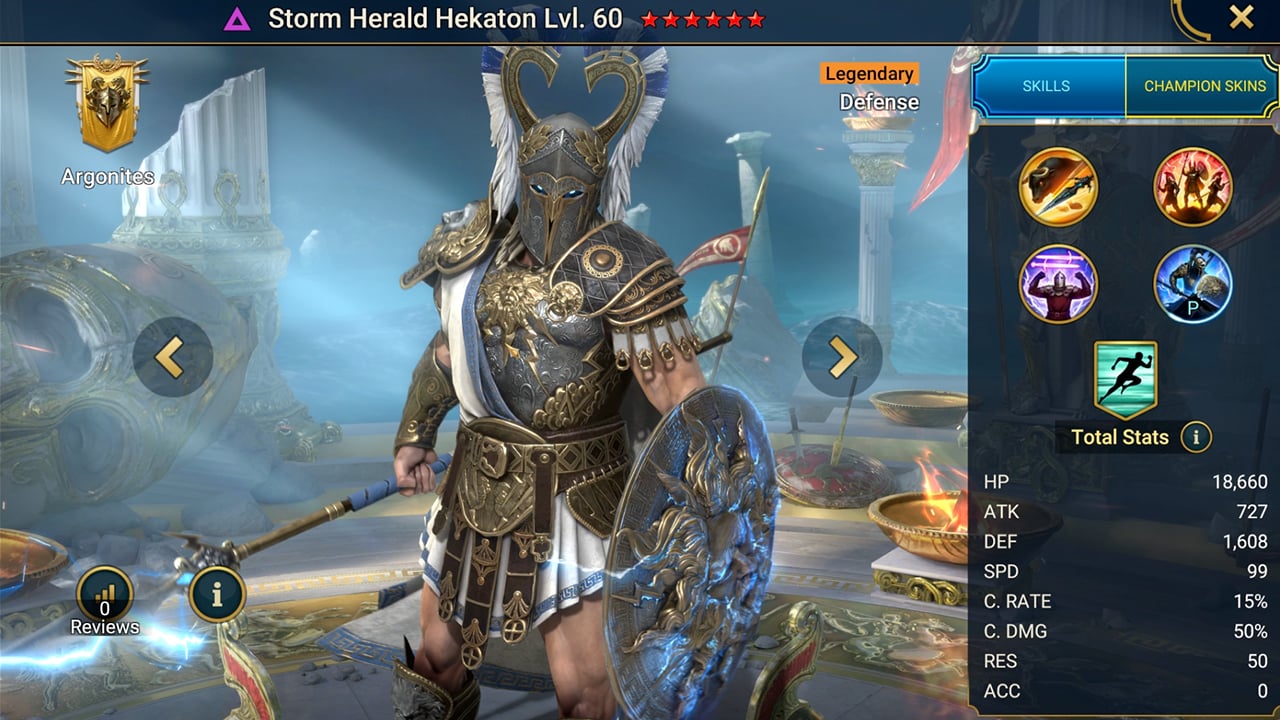Show champion info via the round i button
This screenshot has width=1280, height=720.
coord(217,595)
